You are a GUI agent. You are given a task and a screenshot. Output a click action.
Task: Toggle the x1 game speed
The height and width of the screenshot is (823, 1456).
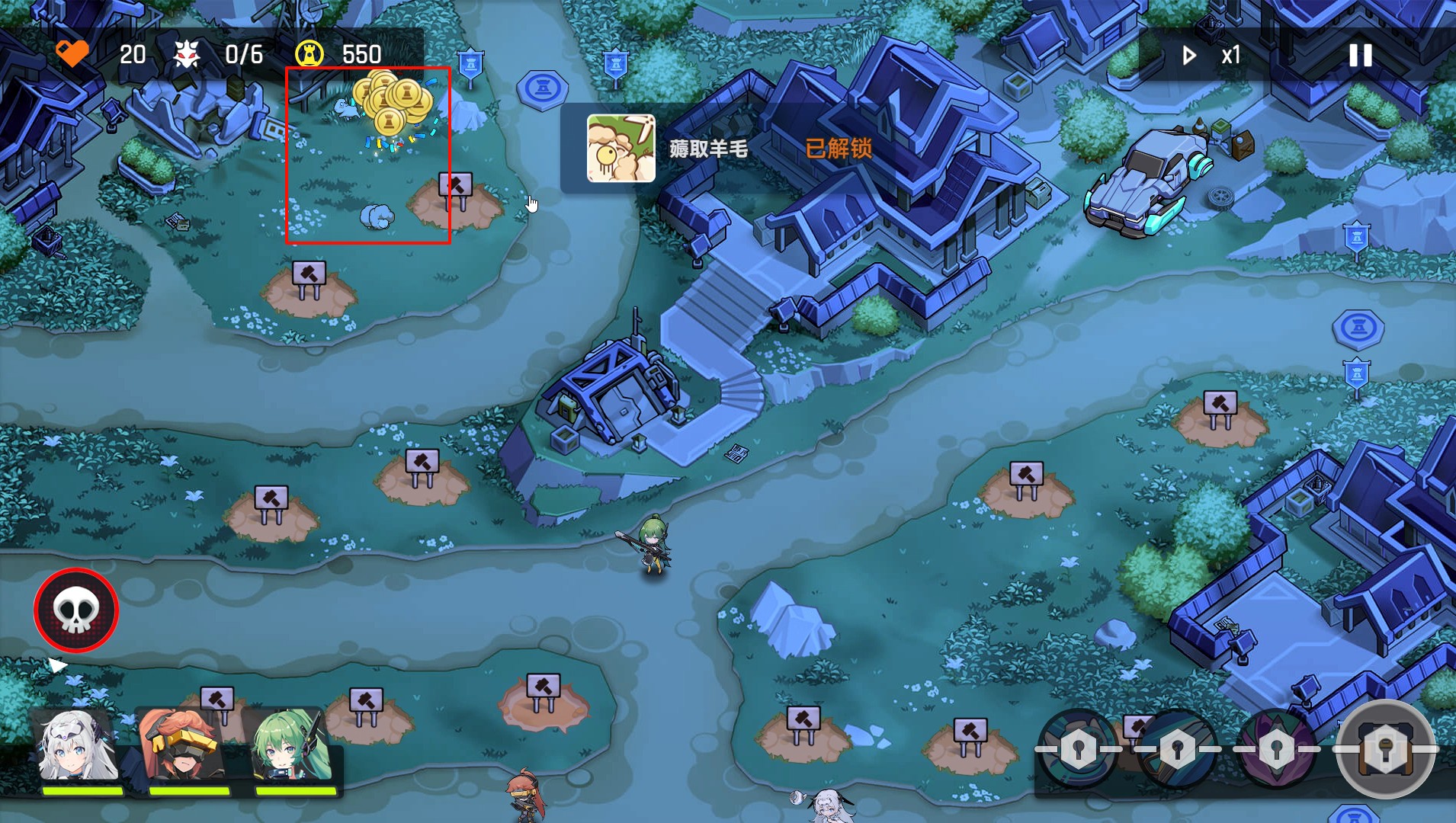coord(1213,55)
